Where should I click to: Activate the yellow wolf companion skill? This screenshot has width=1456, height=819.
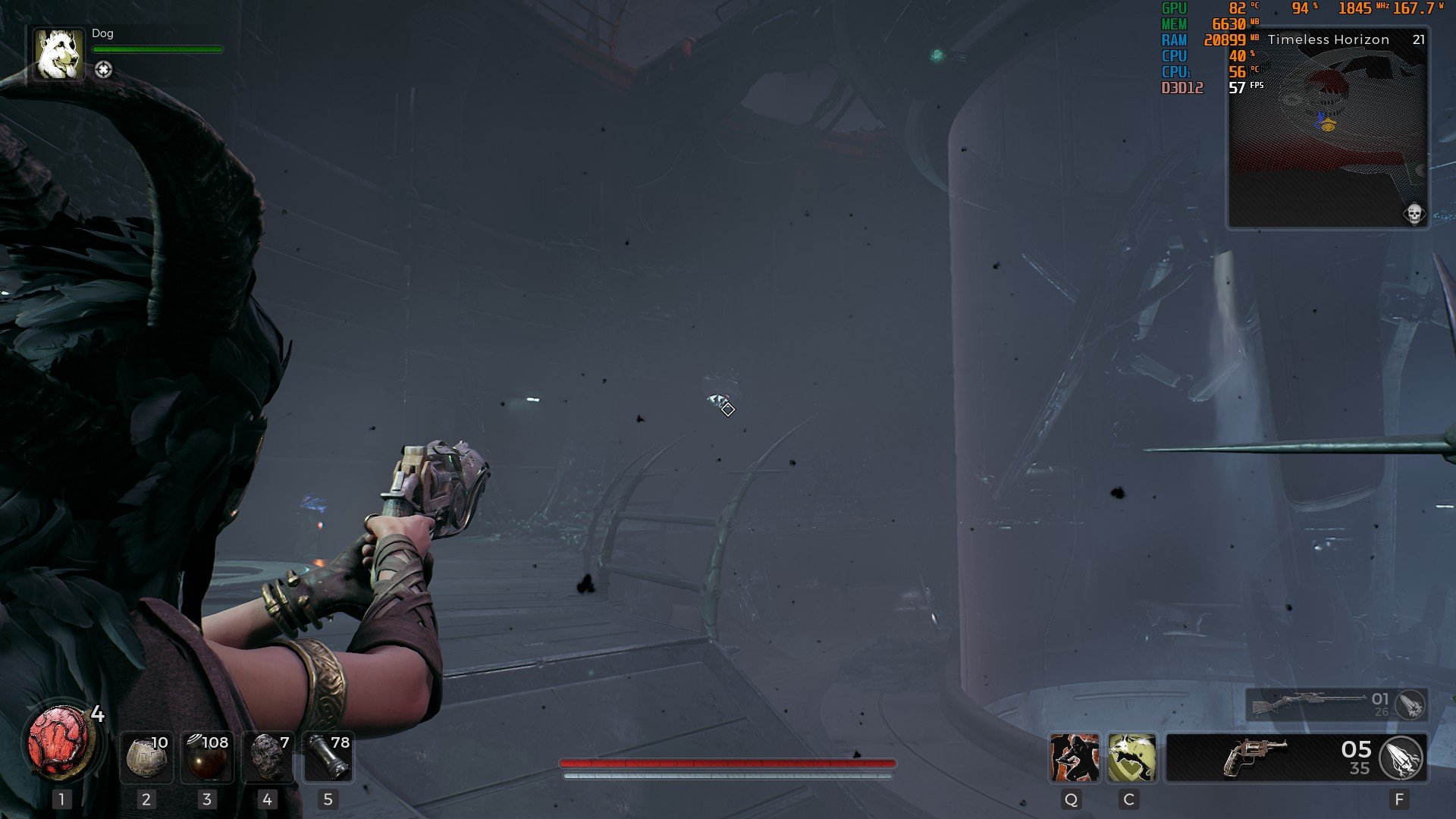(x=1131, y=758)
